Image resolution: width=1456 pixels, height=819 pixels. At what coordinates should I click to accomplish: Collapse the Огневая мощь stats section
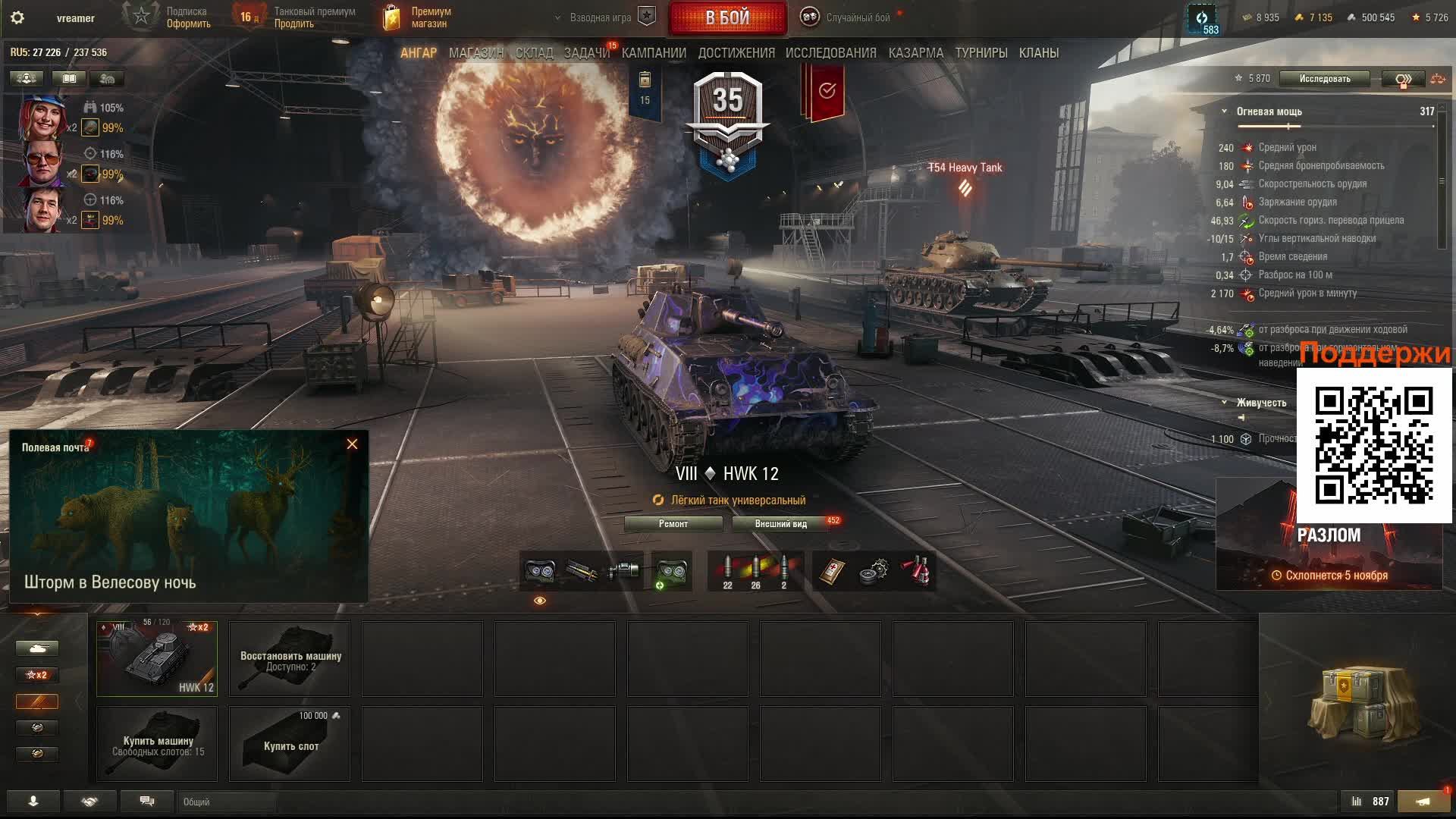[x=1224, y=111]
